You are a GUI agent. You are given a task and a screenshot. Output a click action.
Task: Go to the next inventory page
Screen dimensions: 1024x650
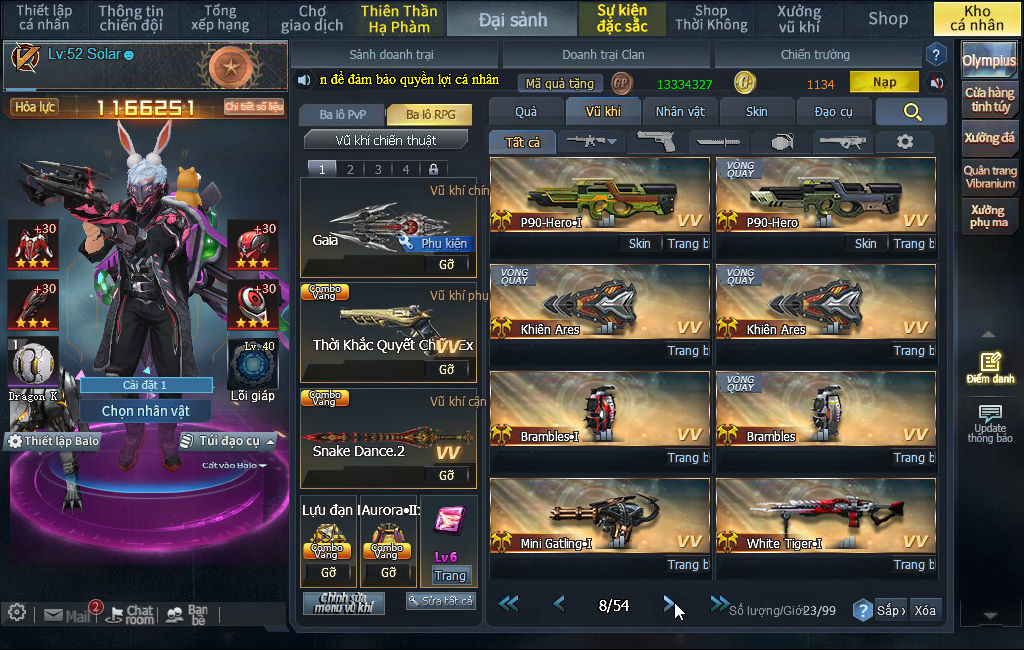pos(669,603)
